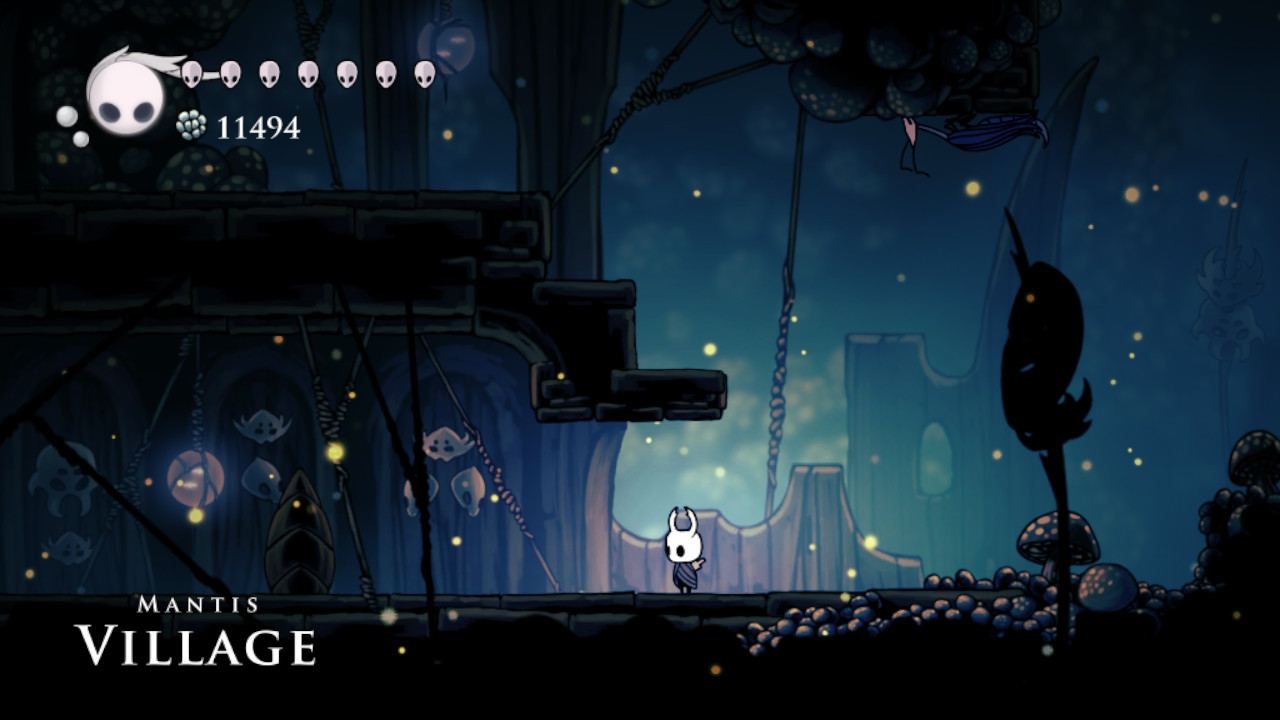Click the Geo currency icon
This screenshot has width=1280, height=720.
pyautogui.click(x=191, y=123)
